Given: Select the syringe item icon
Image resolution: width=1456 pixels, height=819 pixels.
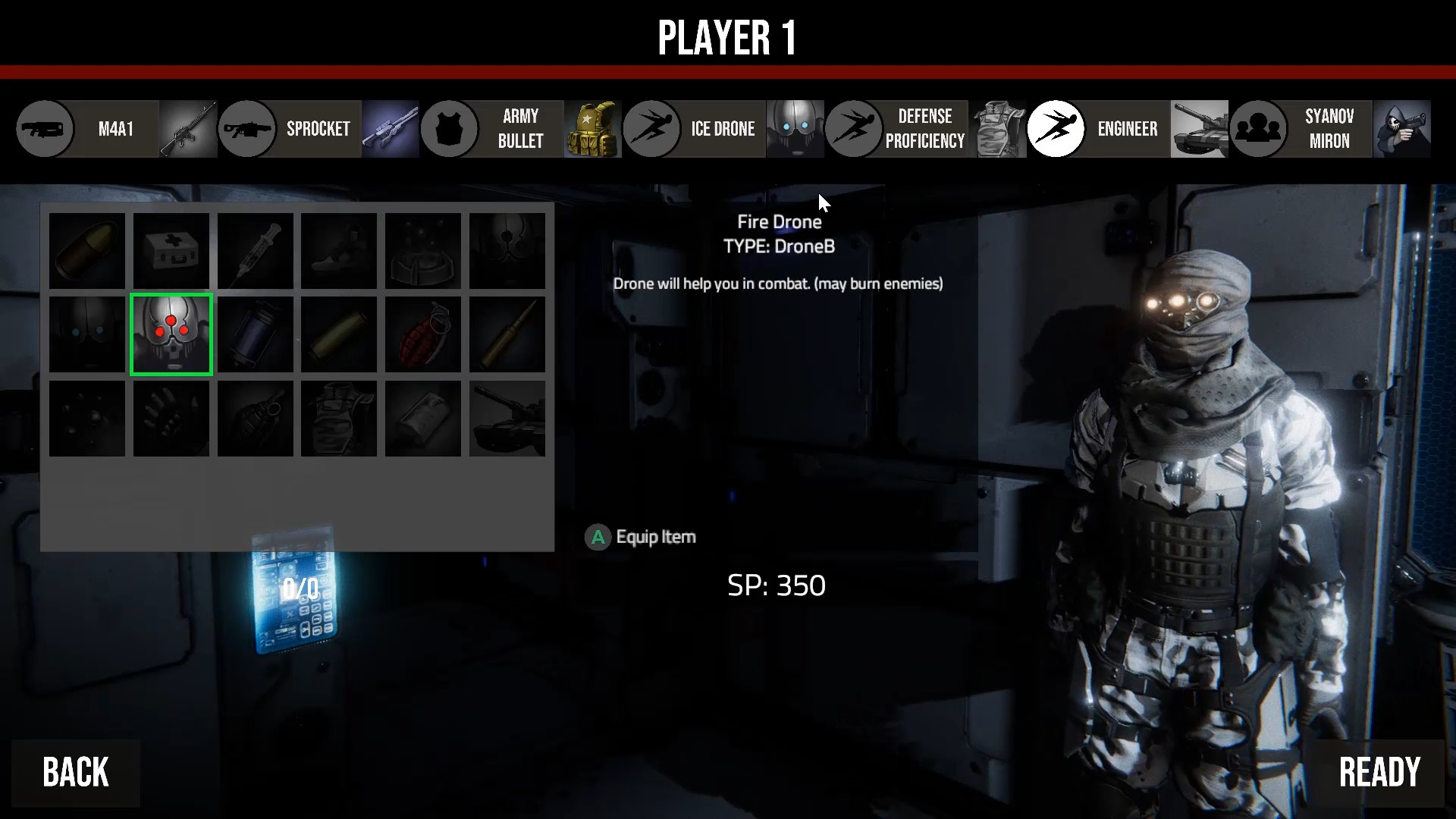Looking at the screenshot, I should click(255, 251).
